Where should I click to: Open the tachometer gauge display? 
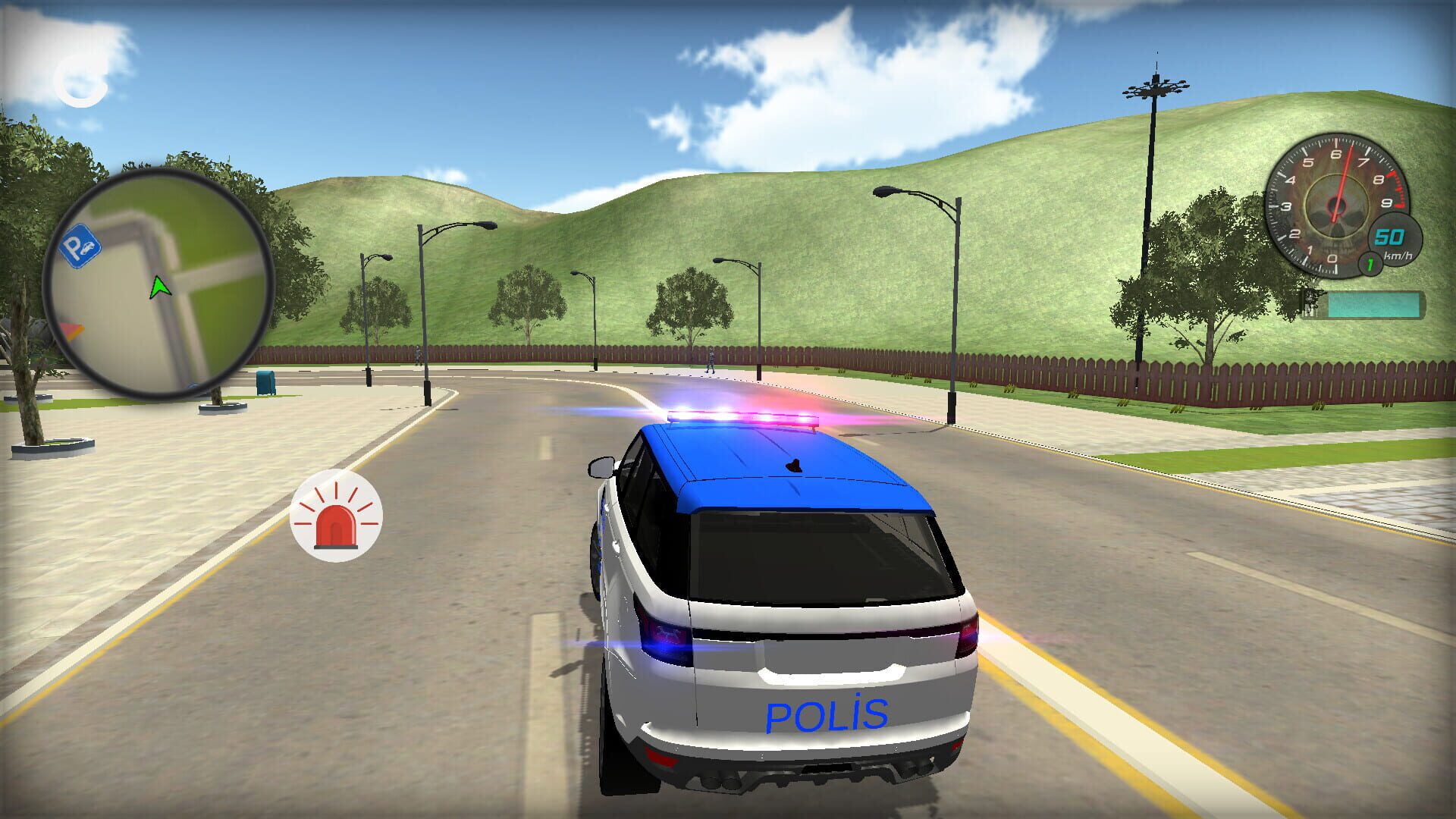[1335, 205]
